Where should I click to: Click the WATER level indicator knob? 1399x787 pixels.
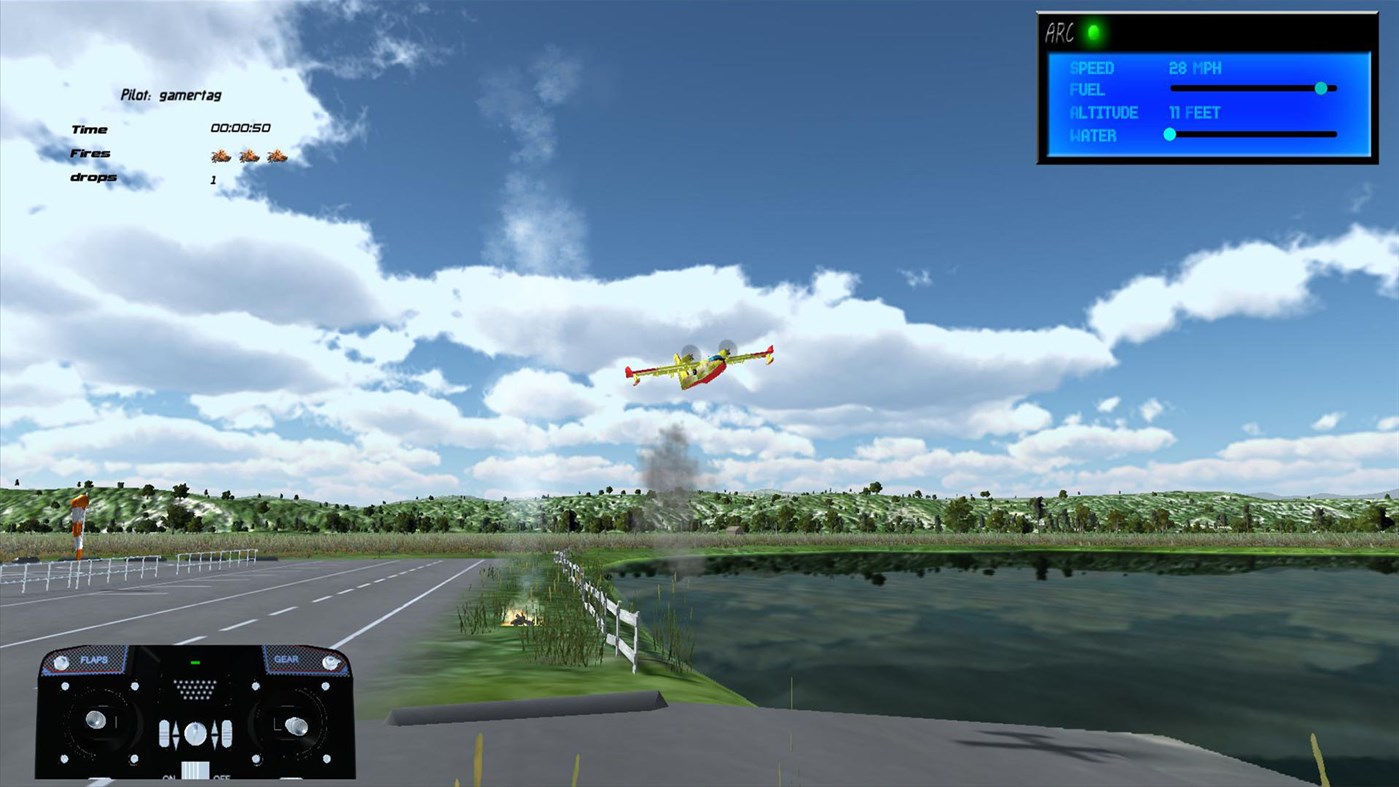pyautogui.click(x=1170, y=133)
